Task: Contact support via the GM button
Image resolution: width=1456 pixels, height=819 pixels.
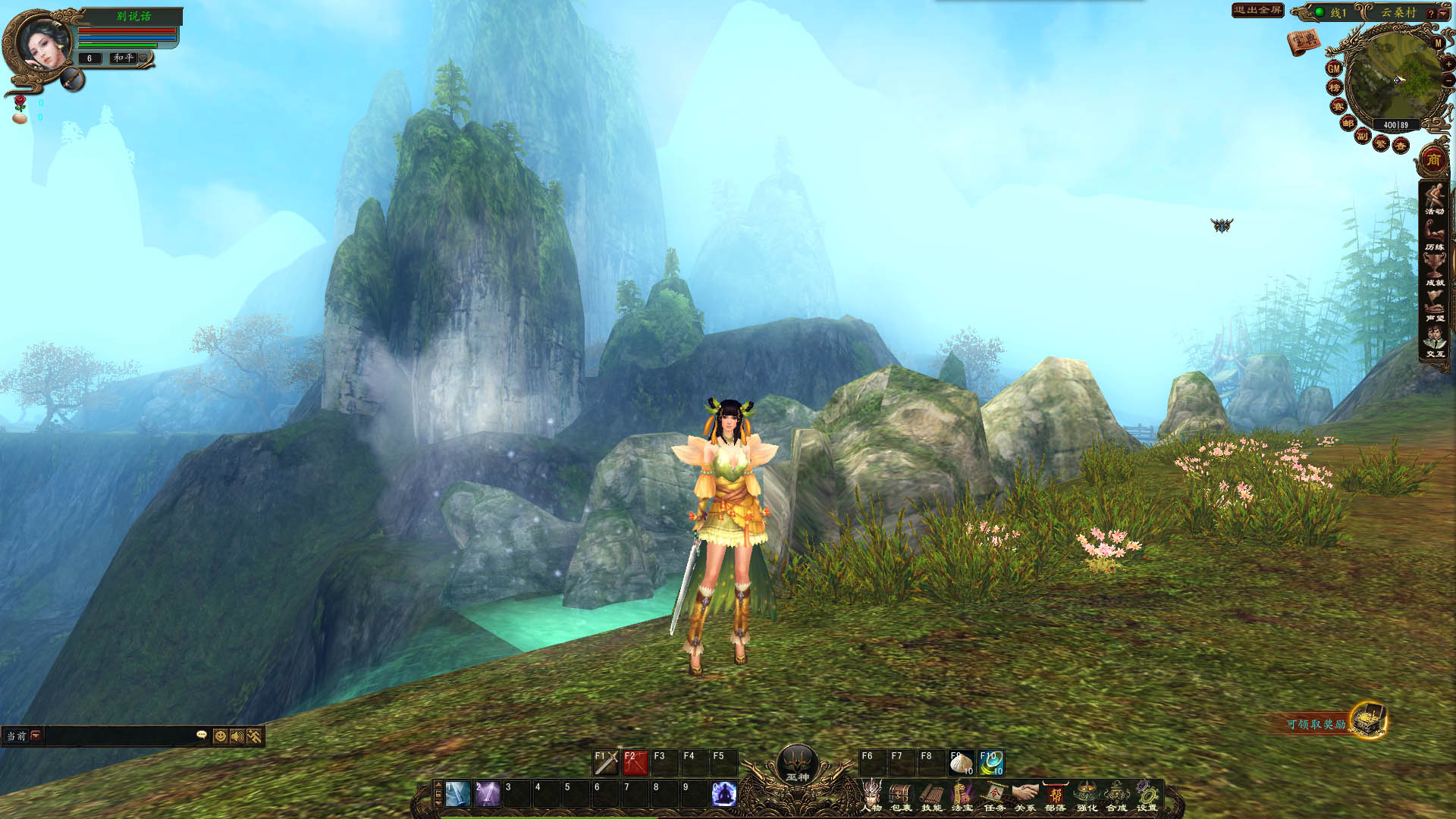Action: [1333, 68]
